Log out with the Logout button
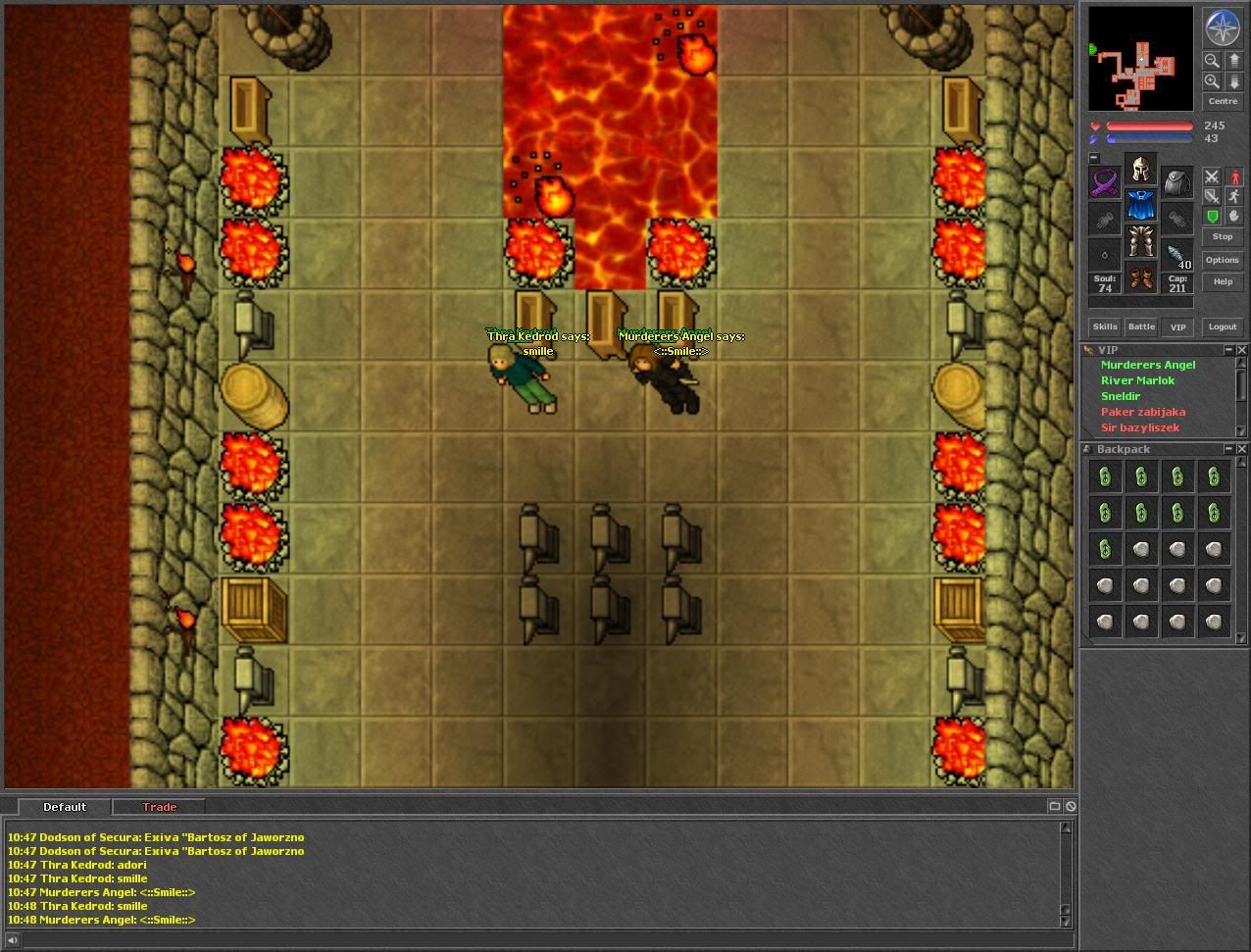Image resolution: width=1251 pixels, height=952 pixels. coord(1222,326)
